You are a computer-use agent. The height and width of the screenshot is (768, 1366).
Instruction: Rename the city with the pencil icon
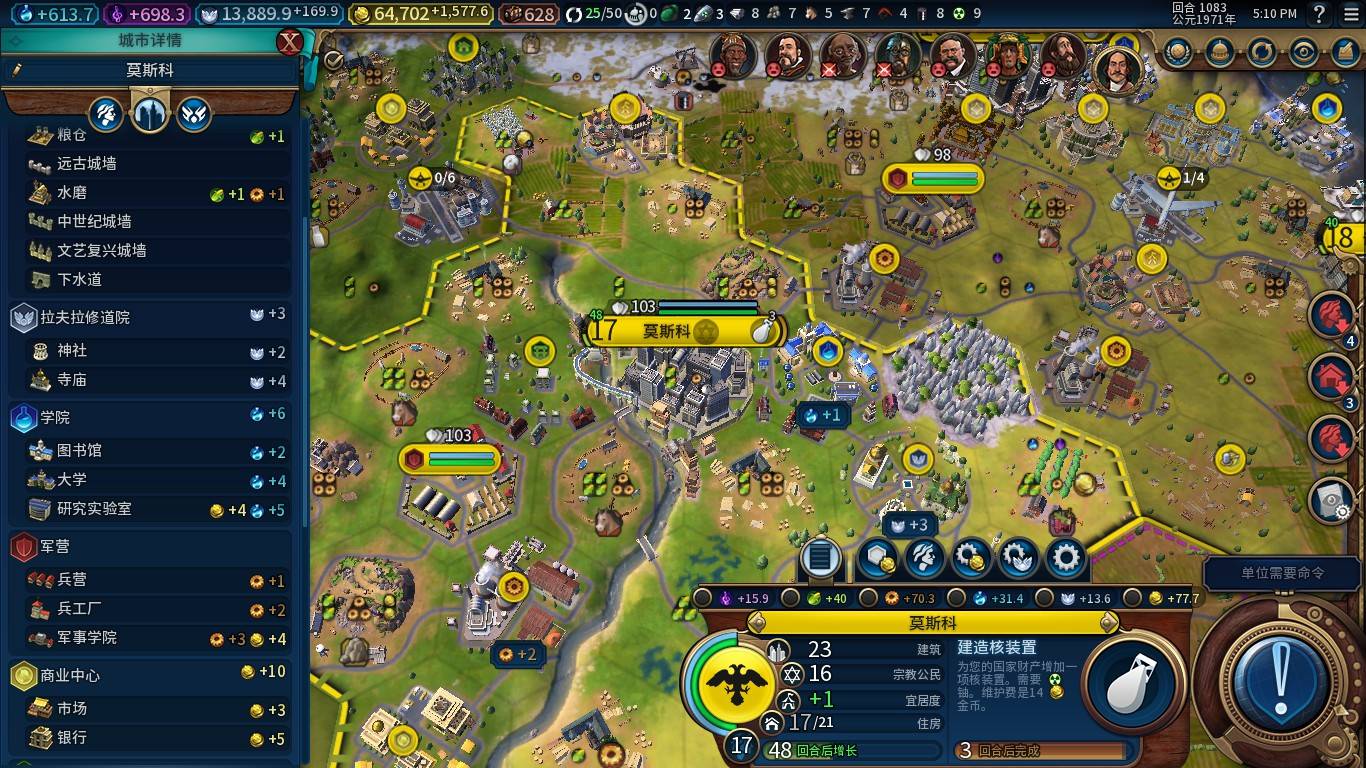[17, 71]
